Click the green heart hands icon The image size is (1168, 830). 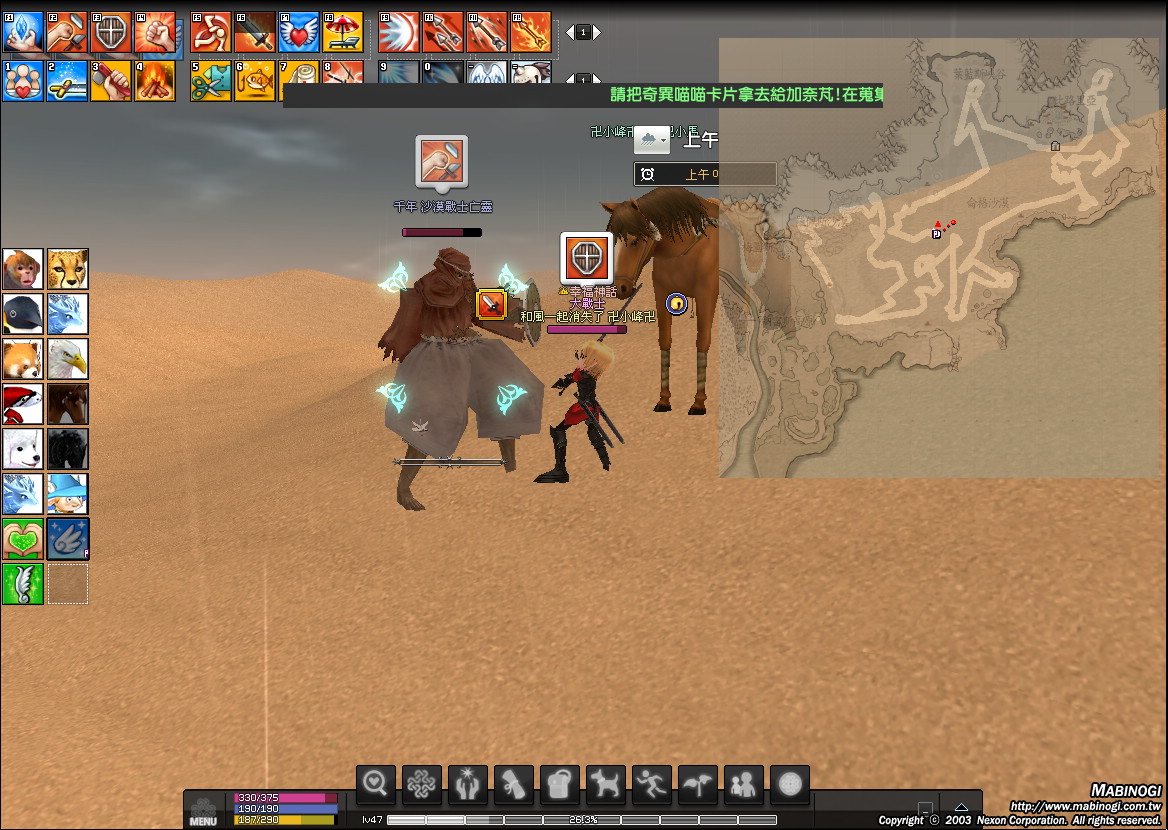(23, 539)
